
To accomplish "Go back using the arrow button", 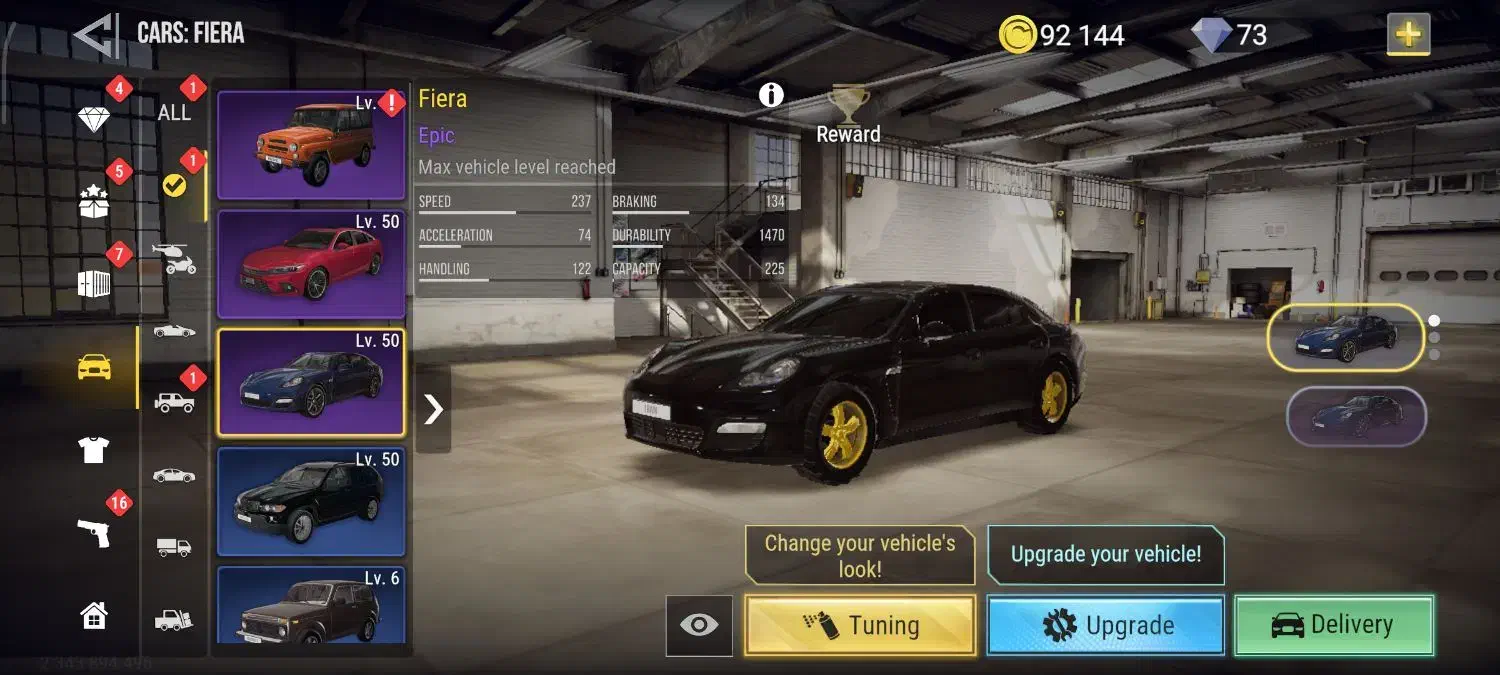I will (96, 34).
